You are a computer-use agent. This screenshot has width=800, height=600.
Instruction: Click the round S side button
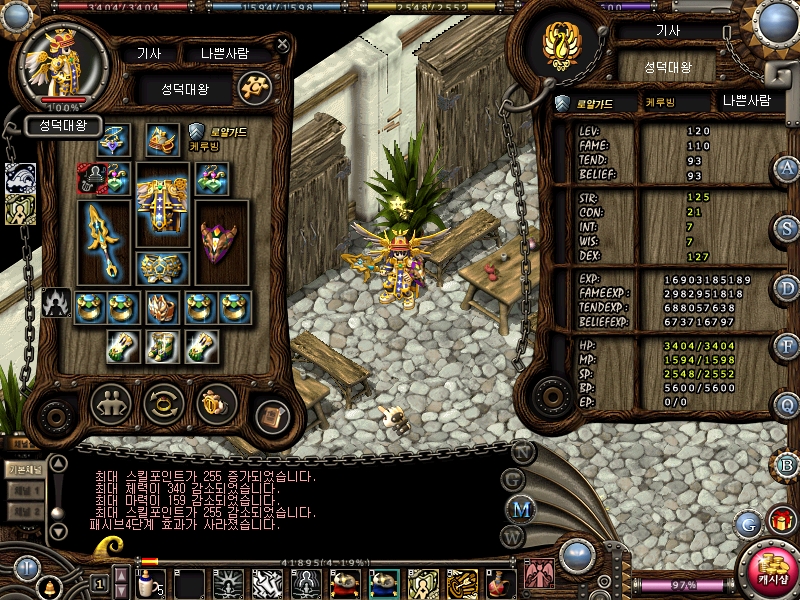(x=788, y=228)
